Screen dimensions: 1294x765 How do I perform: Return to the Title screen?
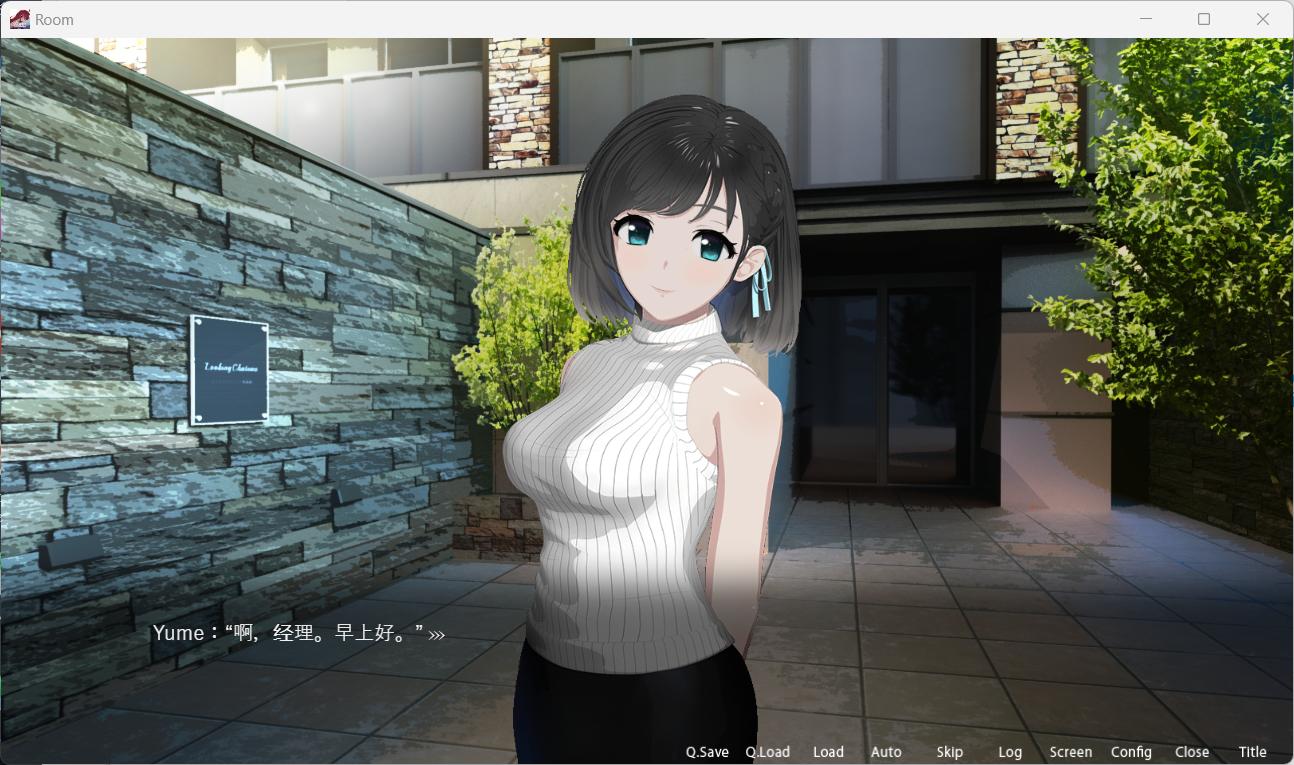(x=1252, y=751)
